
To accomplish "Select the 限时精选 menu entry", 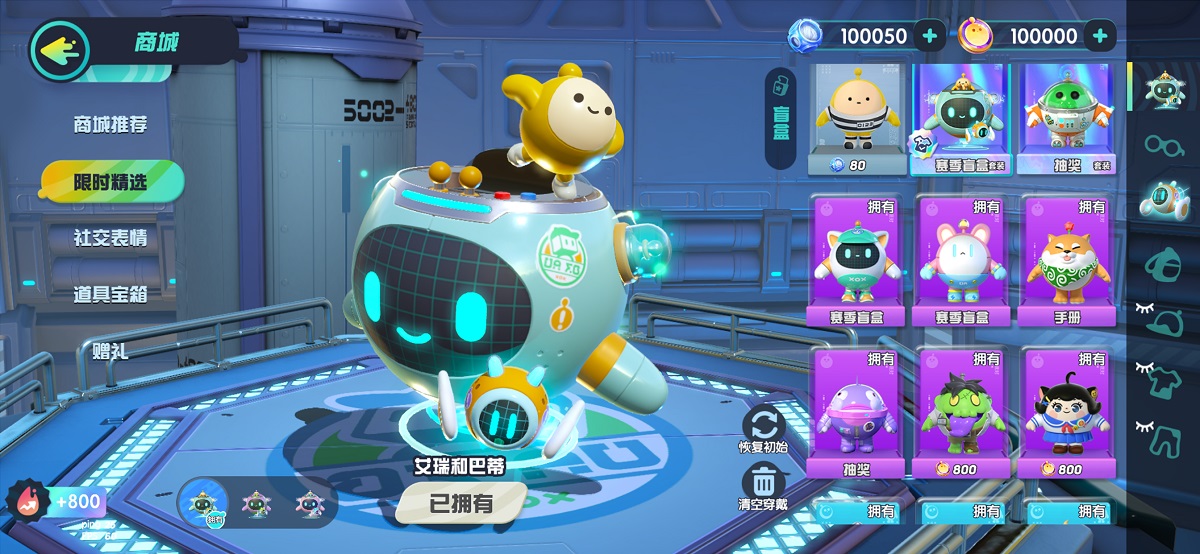I will click(110, 182).
